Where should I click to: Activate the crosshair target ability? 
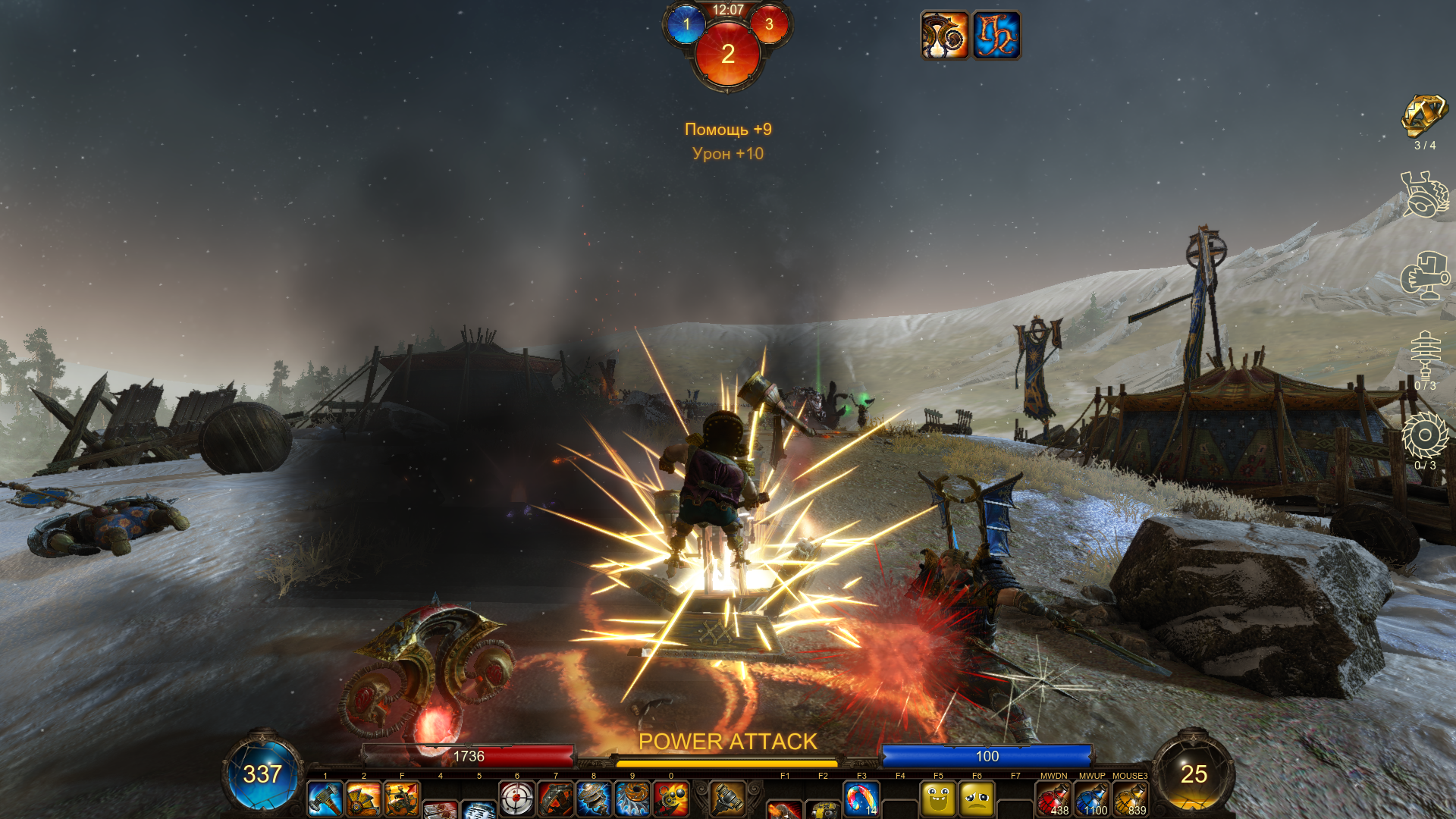click(517, 799)
